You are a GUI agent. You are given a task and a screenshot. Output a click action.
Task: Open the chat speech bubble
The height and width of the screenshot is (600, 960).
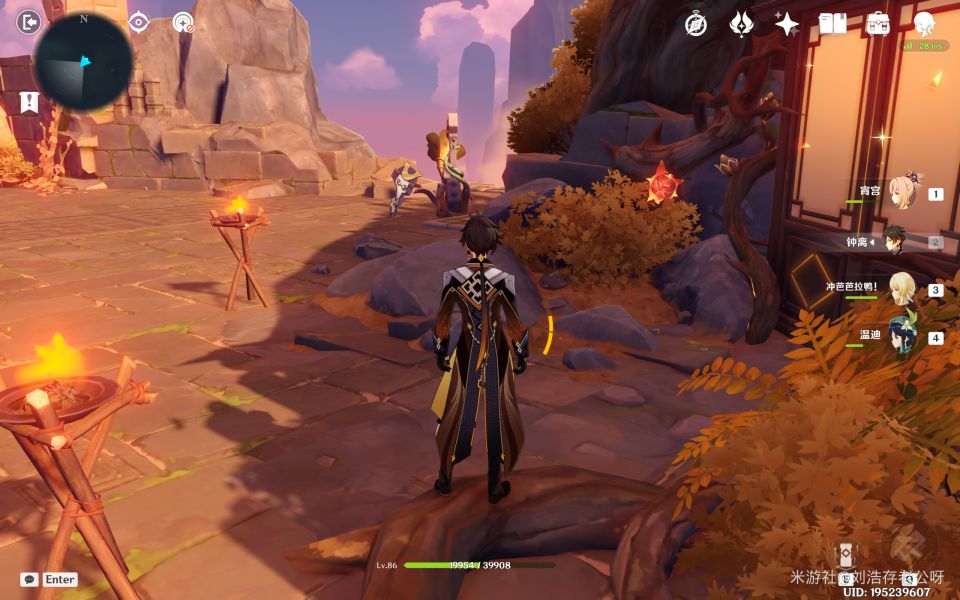coord(29,579)
